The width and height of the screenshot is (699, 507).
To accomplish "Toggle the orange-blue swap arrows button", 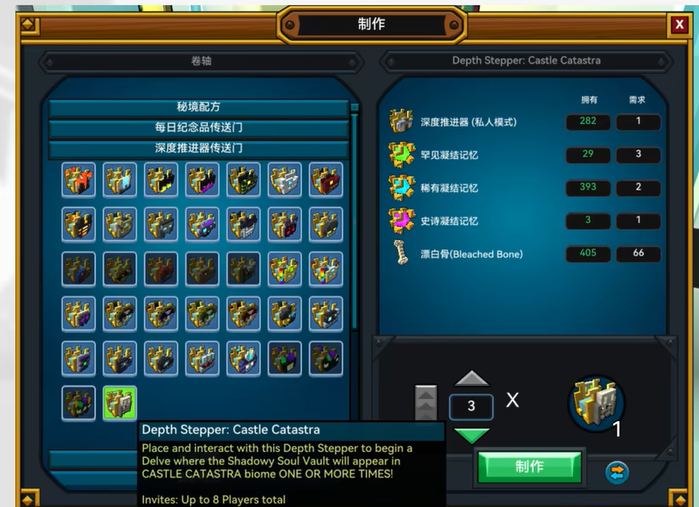I will tap(617, 469).
